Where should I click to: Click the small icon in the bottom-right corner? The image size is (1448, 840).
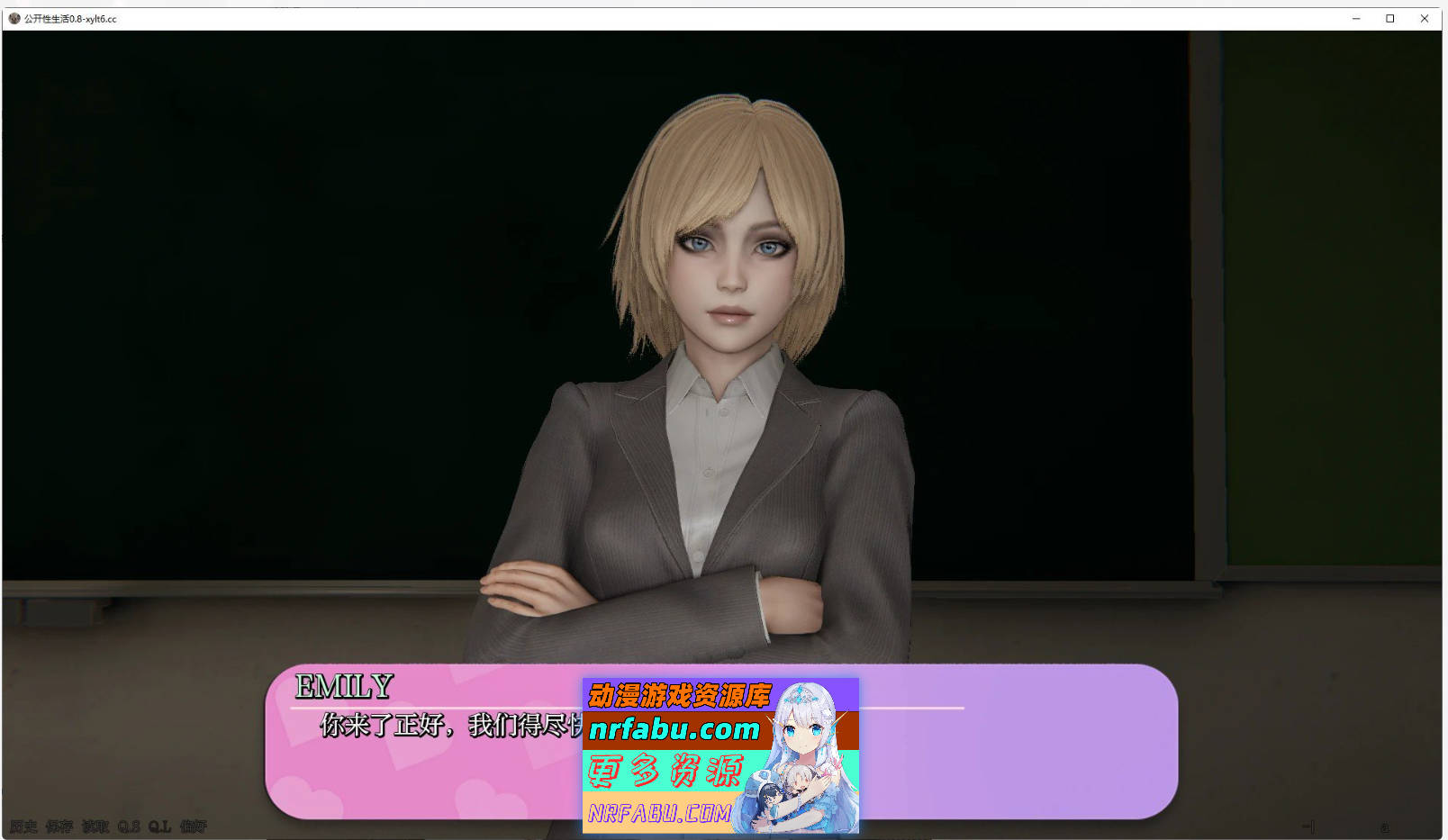click(1383, 826)
